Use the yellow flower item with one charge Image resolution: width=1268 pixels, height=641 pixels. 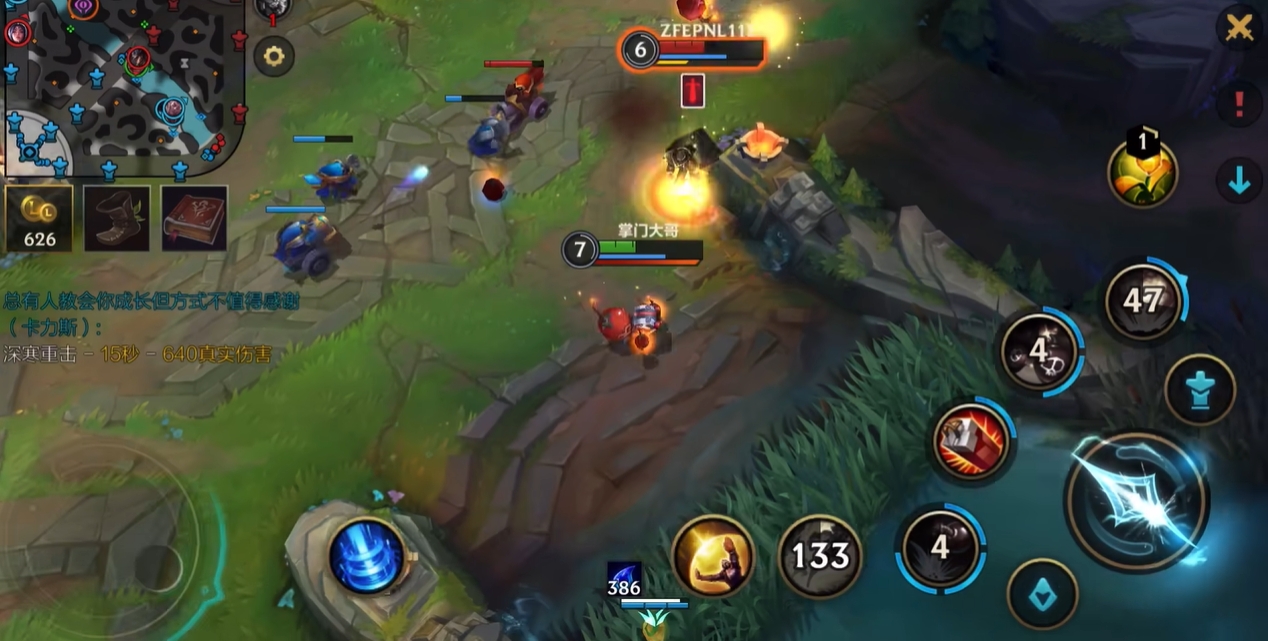coord(1142,171)
